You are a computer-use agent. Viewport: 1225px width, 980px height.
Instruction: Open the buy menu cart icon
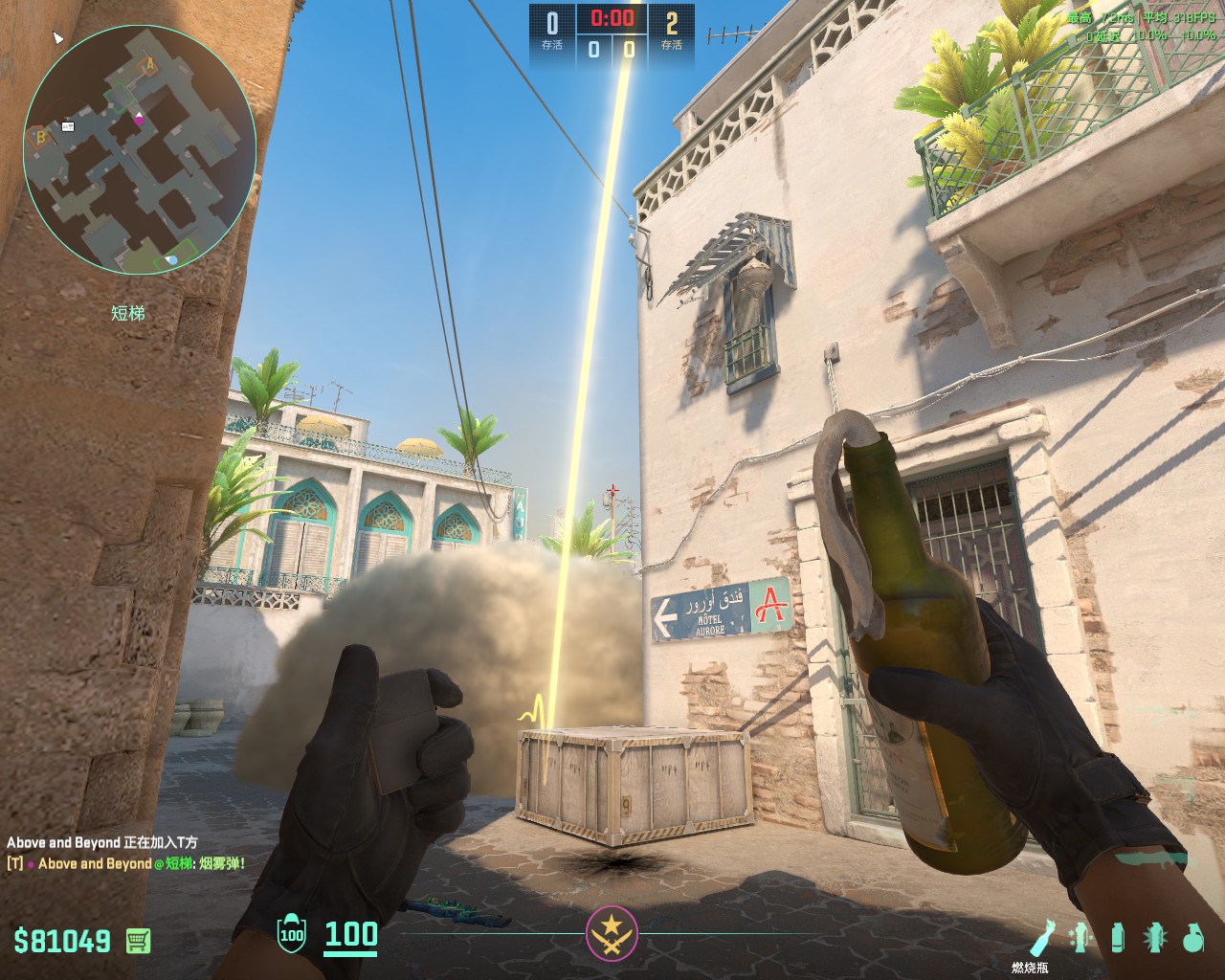[139, 940]
